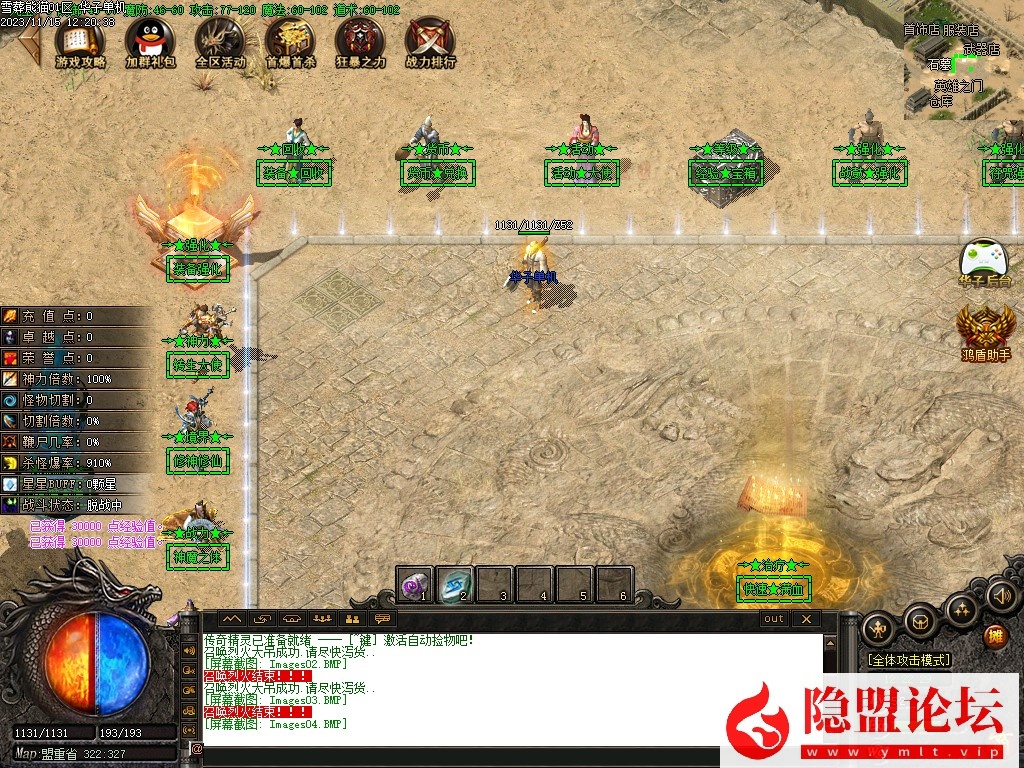Open the 华子后台 gamepad icon
This screenshot has height=768, width=1024.
(x=984, y=261)
